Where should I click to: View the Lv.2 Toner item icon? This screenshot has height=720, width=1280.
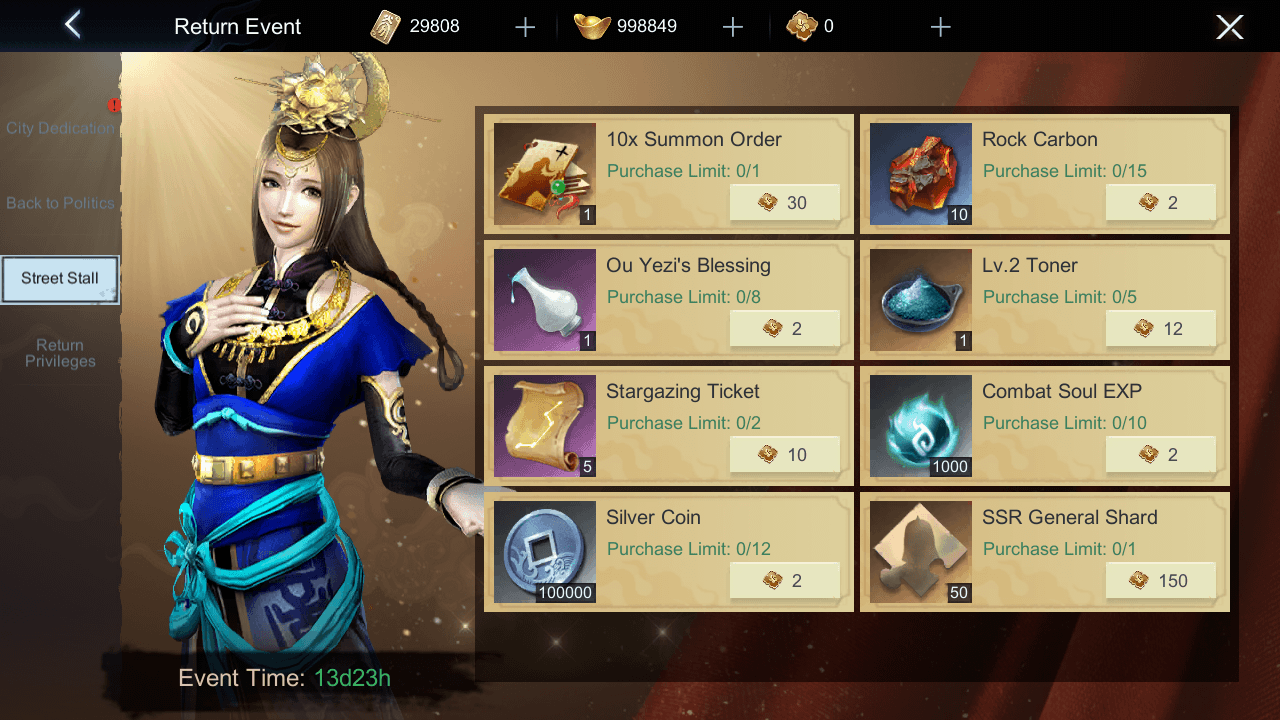coord(921,300)
